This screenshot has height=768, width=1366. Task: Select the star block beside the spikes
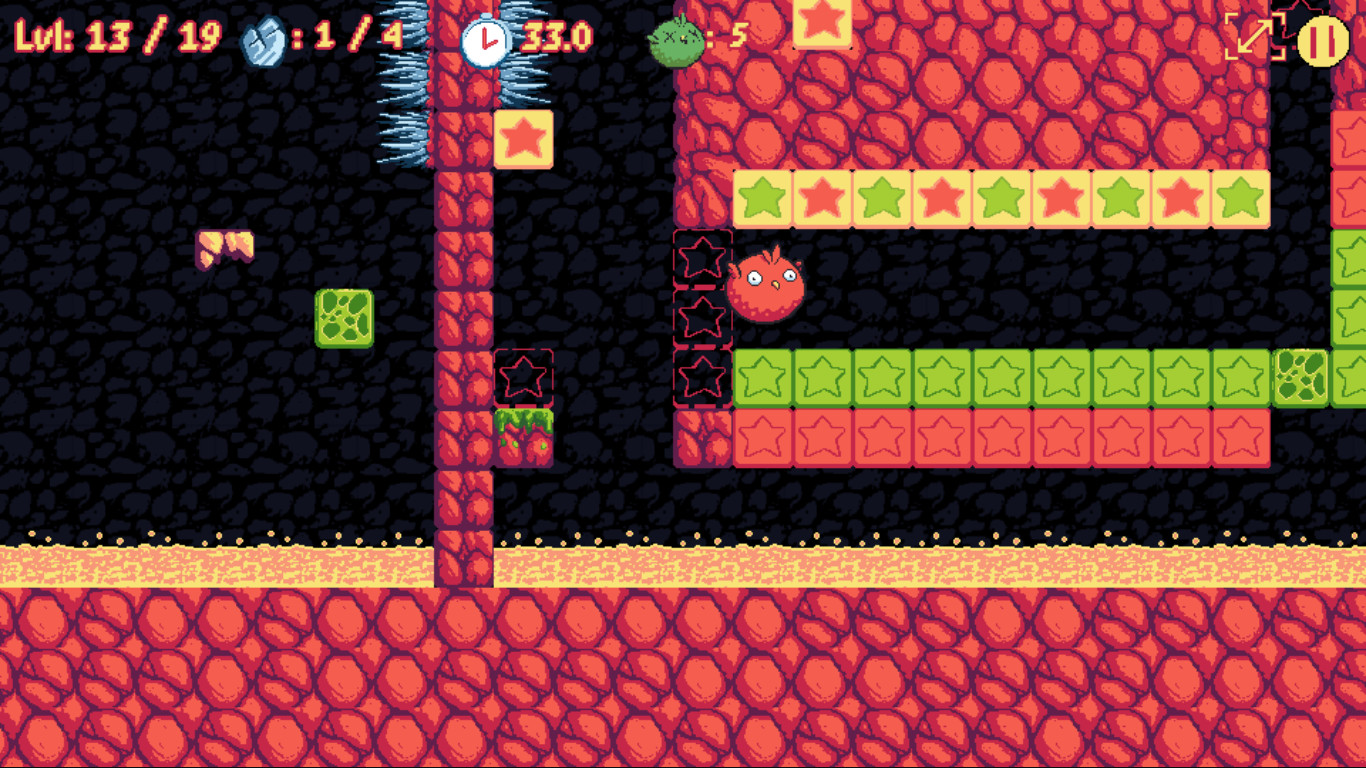tap(523, 137)
